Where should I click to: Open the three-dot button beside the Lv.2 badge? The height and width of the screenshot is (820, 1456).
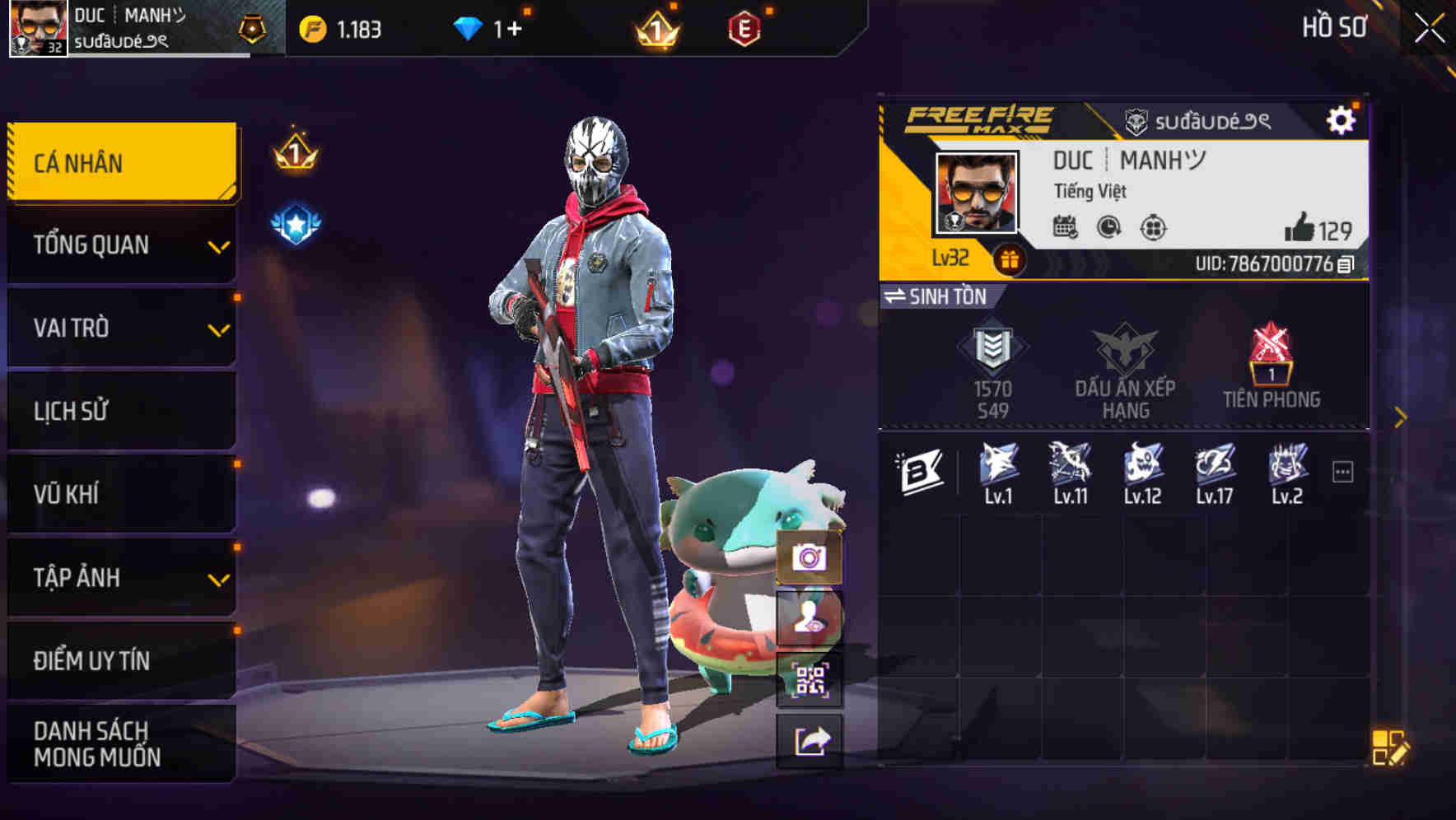tap(1343, 469)
